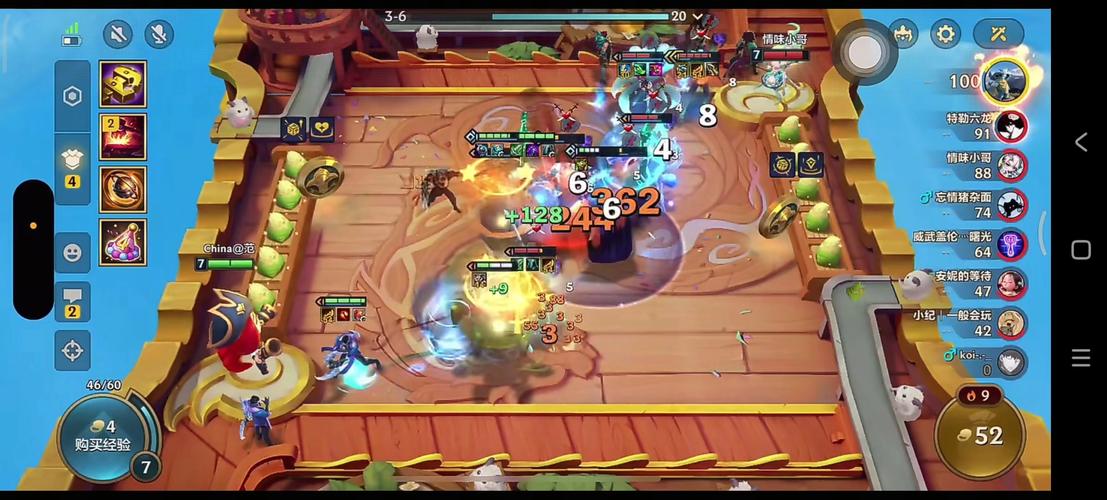Select the red flame item with number 2
Image resolution: width=1107 pixels, height=500 pixels.
point(123,137)
